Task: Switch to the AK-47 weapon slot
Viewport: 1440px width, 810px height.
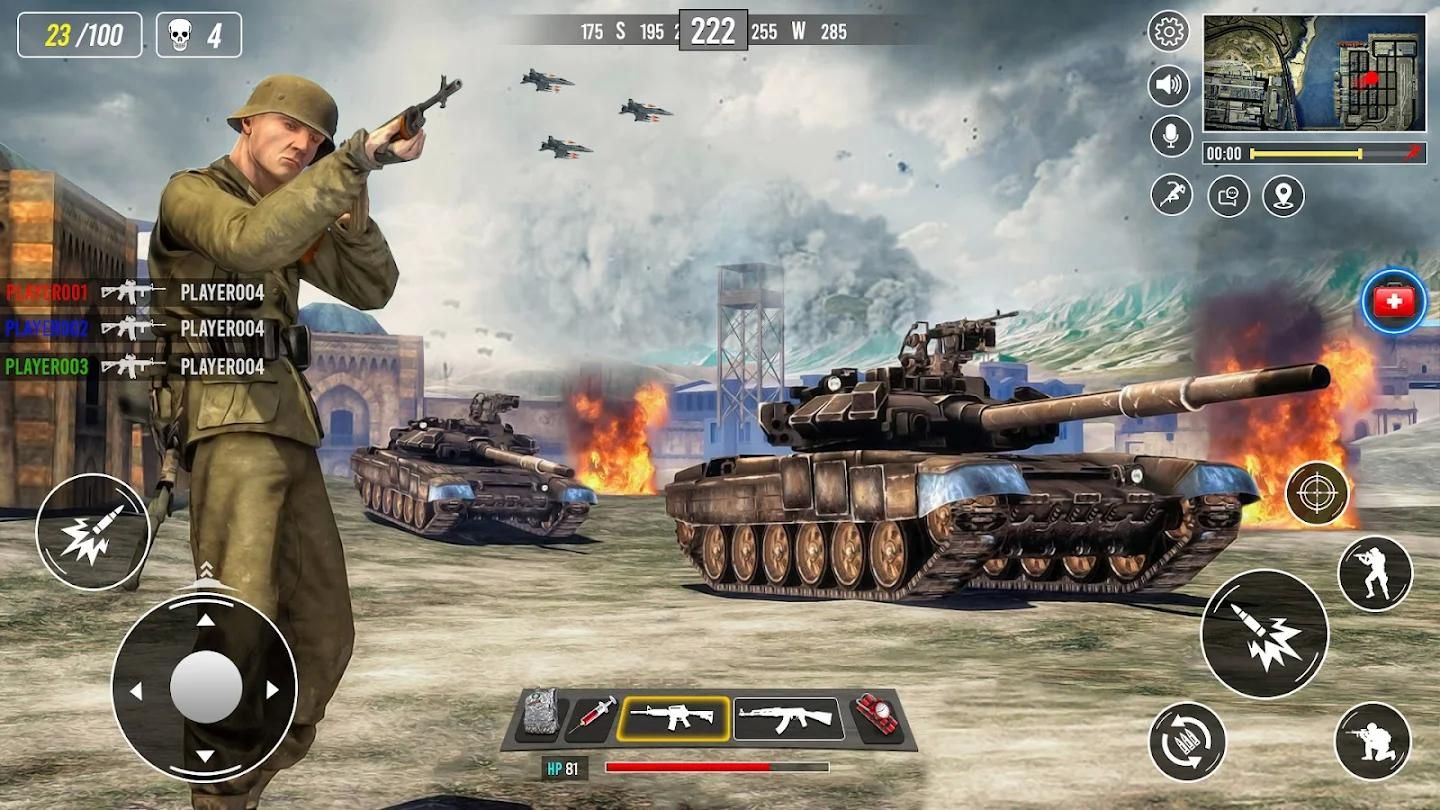Action: (788, 718)
